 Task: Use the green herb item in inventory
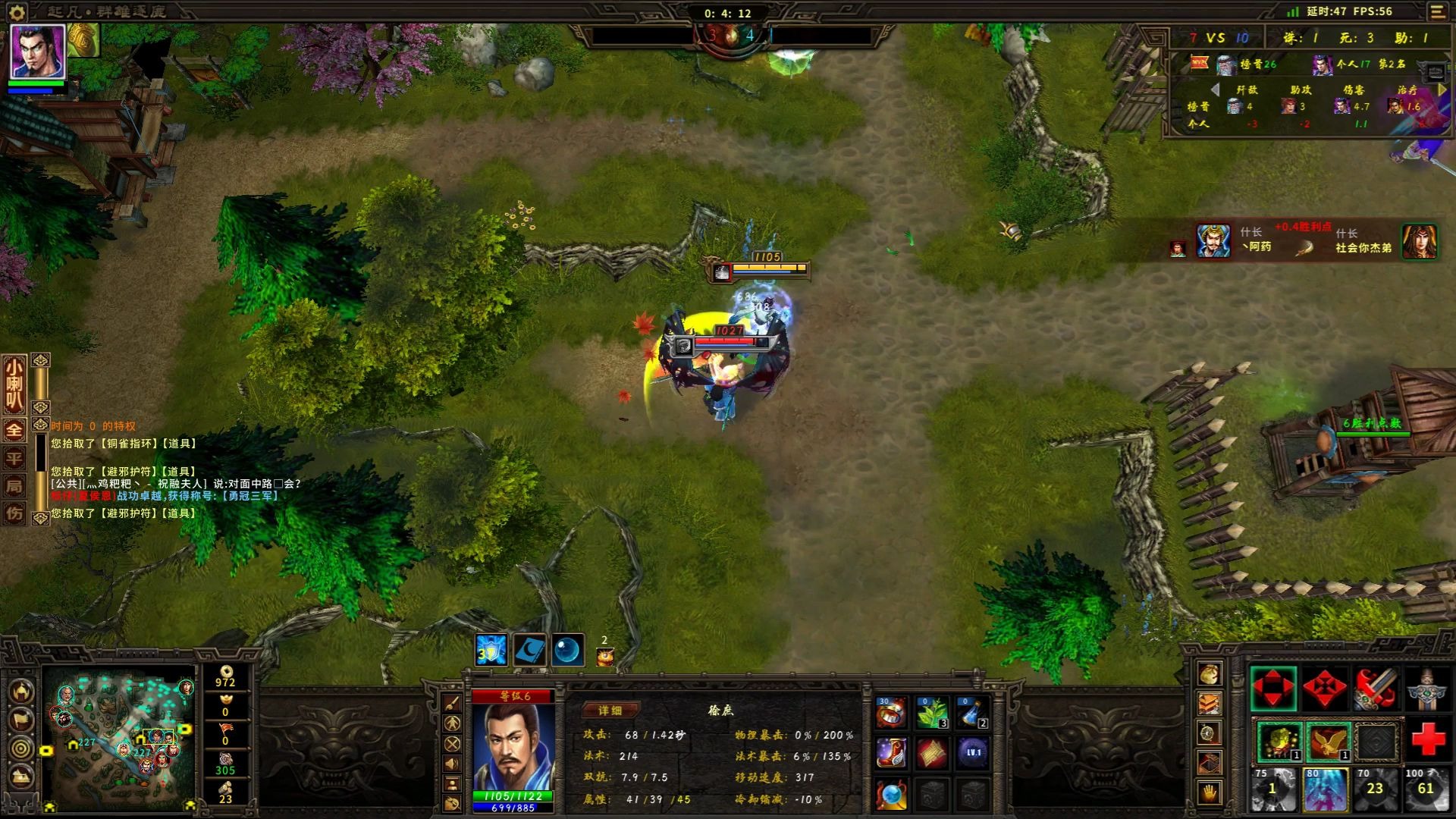(x=932, y=714)
